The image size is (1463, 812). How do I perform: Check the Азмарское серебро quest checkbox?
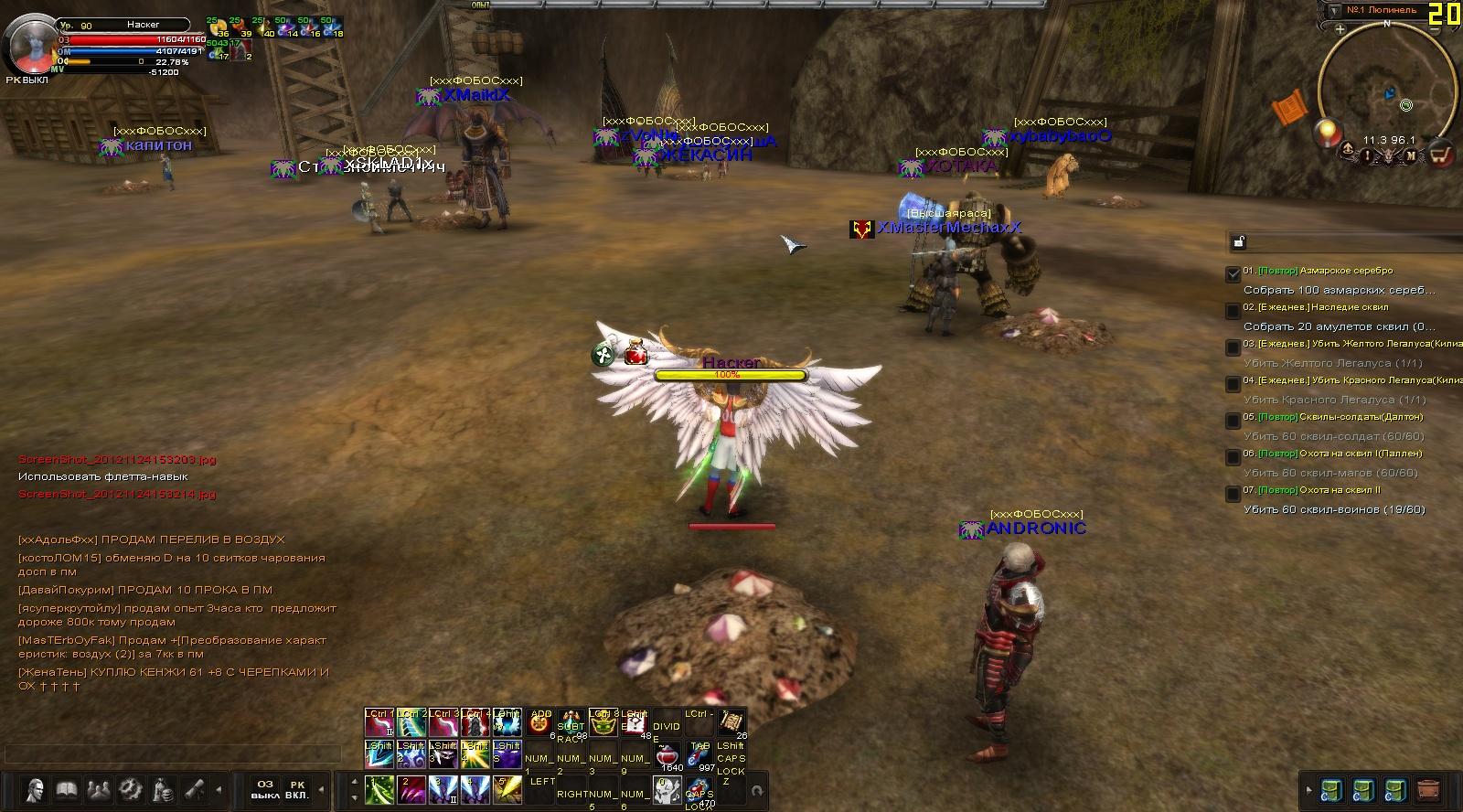pos(1233,273)
